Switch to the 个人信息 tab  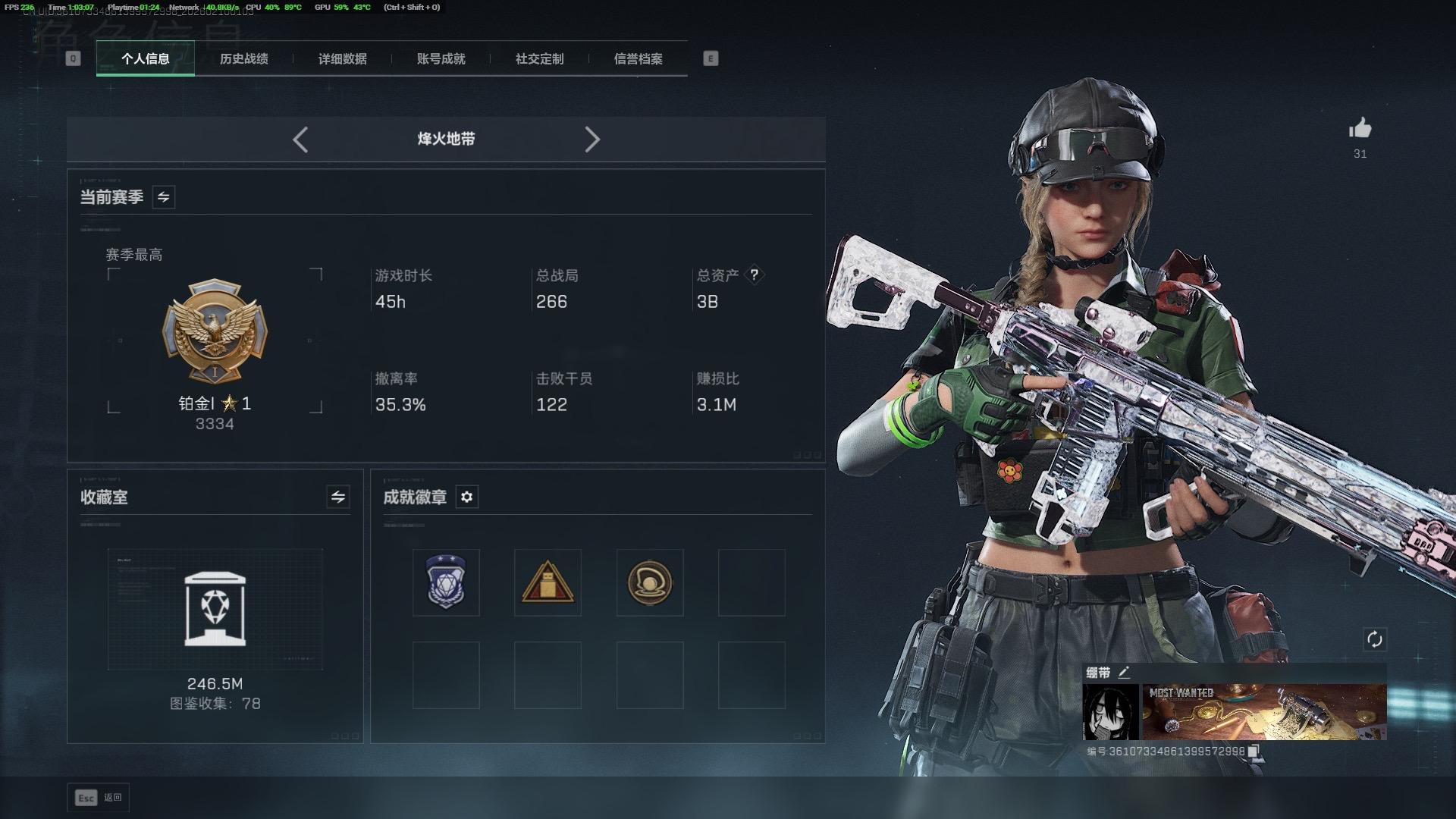[x=145, y=59]
